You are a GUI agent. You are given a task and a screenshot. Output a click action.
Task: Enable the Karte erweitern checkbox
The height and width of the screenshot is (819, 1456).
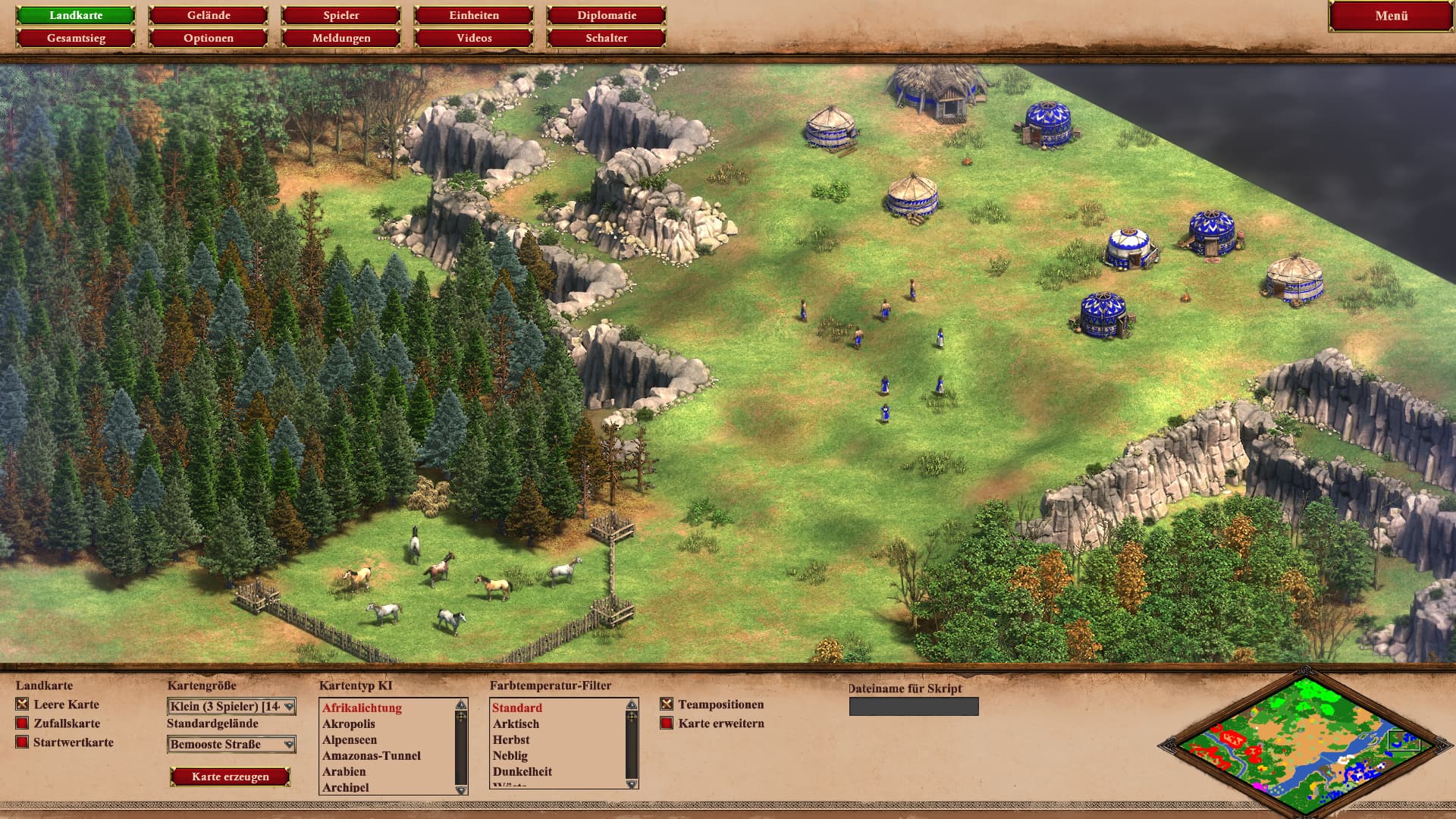[667, 723]
